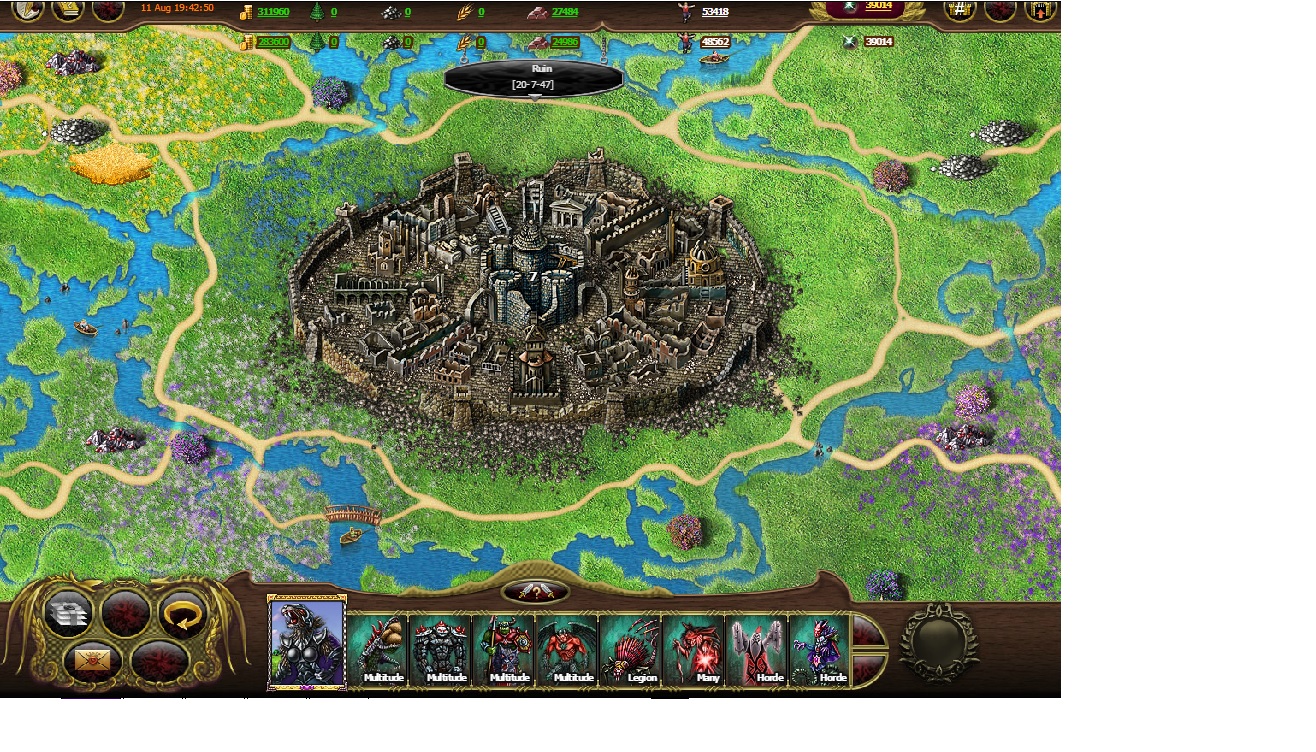Click the scroll icon in top-left corner
The image size is (1316, 752).
[x=68, y=10]
